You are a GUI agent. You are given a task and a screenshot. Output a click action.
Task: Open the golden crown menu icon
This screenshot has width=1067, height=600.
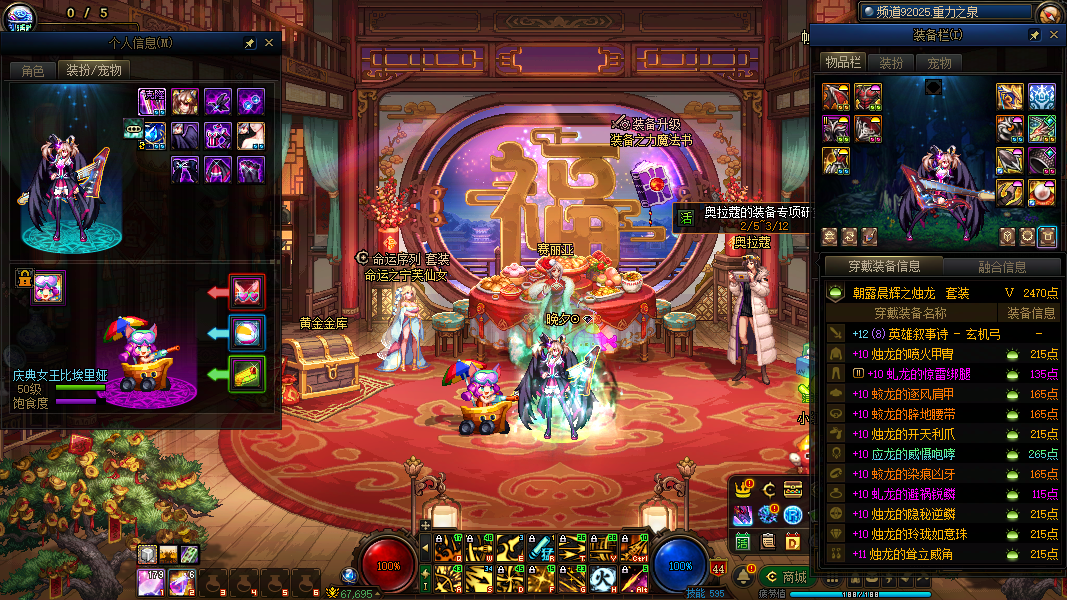743,489
